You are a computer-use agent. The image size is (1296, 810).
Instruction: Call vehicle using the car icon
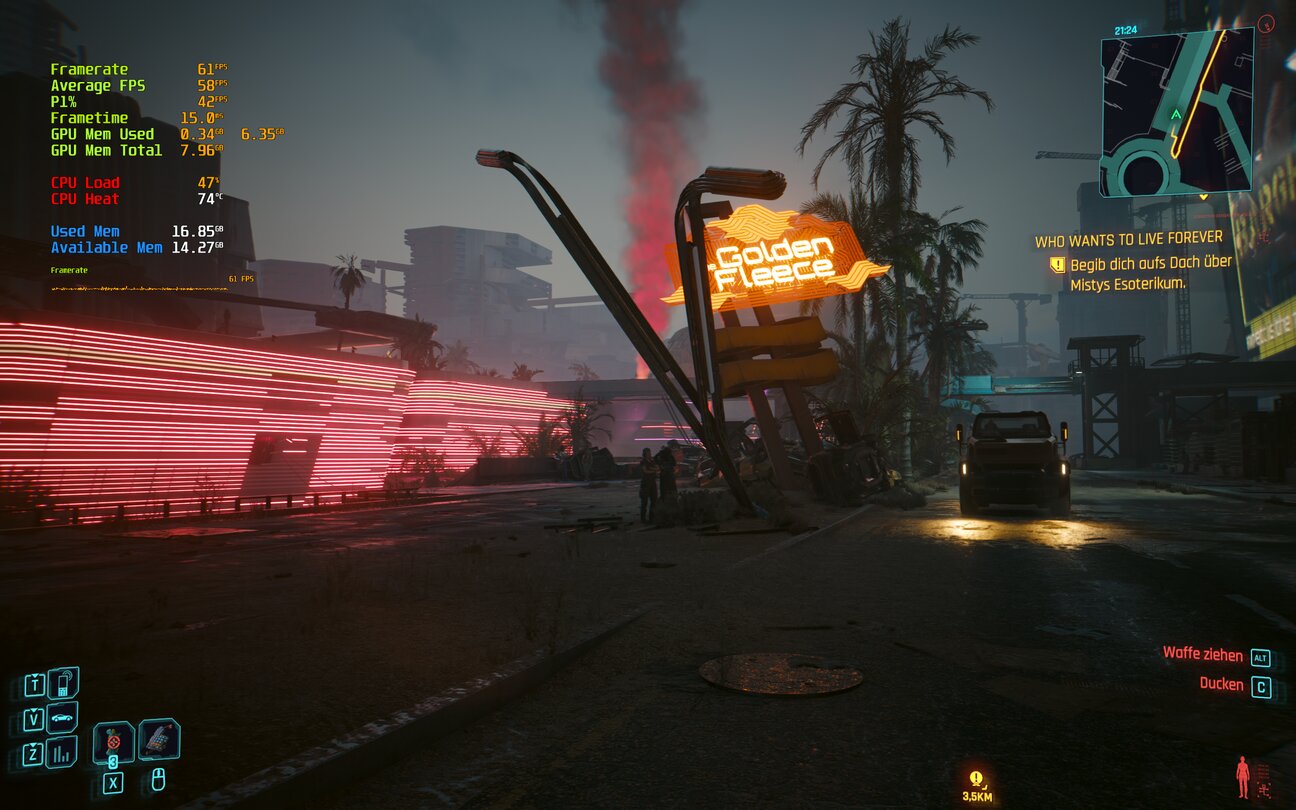point(63,718)
